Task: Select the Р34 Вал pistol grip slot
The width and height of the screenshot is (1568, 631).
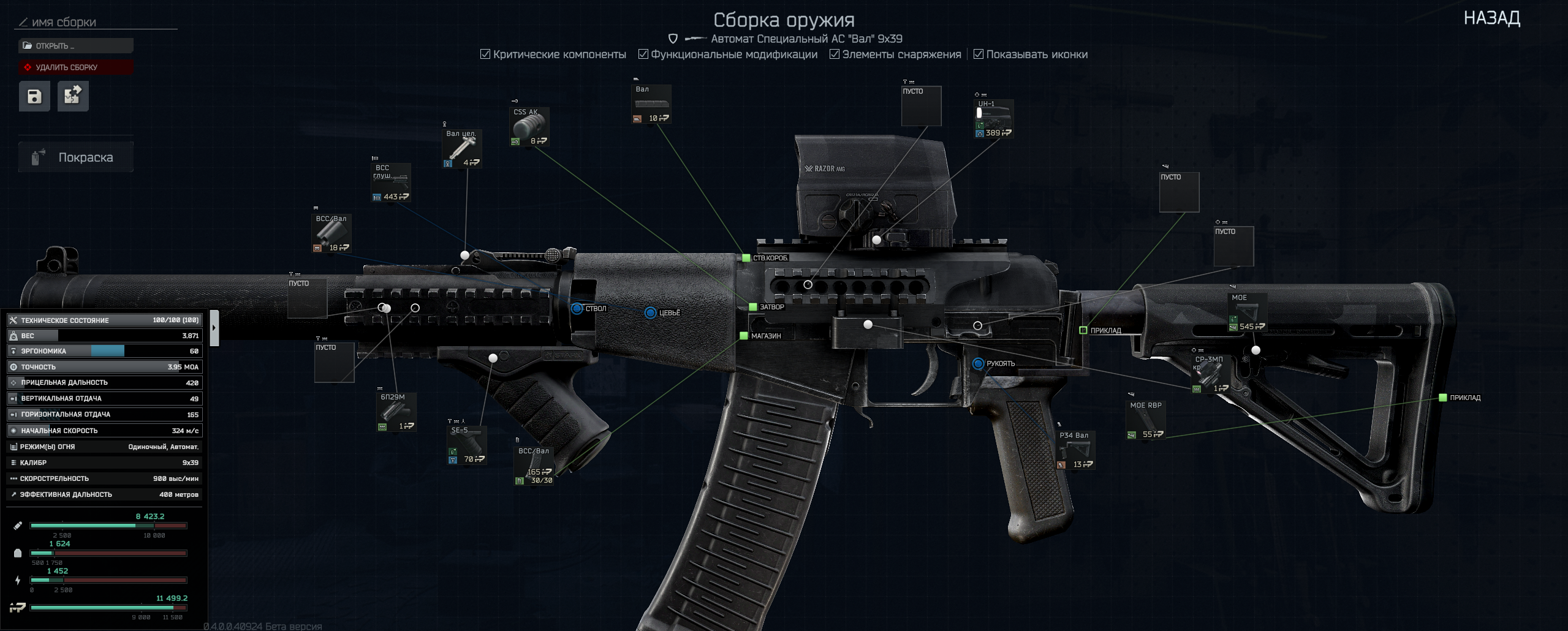Action: (1076, 450)
